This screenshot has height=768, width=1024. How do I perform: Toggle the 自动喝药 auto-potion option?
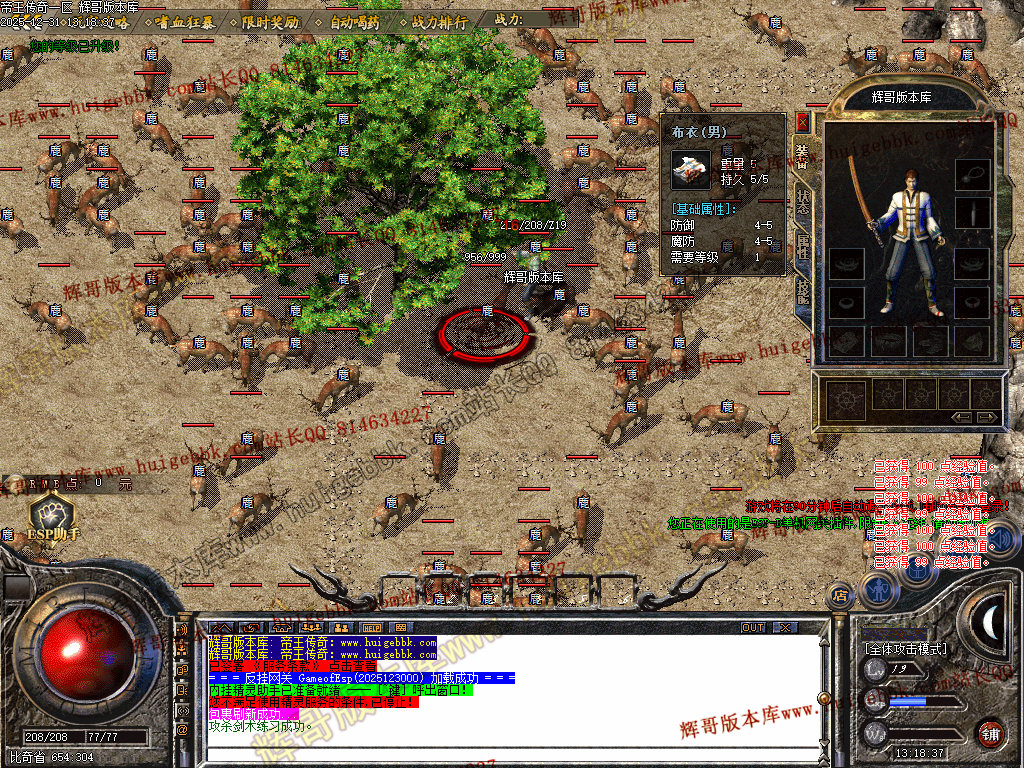pyautogui.click(x=354, y=21)
